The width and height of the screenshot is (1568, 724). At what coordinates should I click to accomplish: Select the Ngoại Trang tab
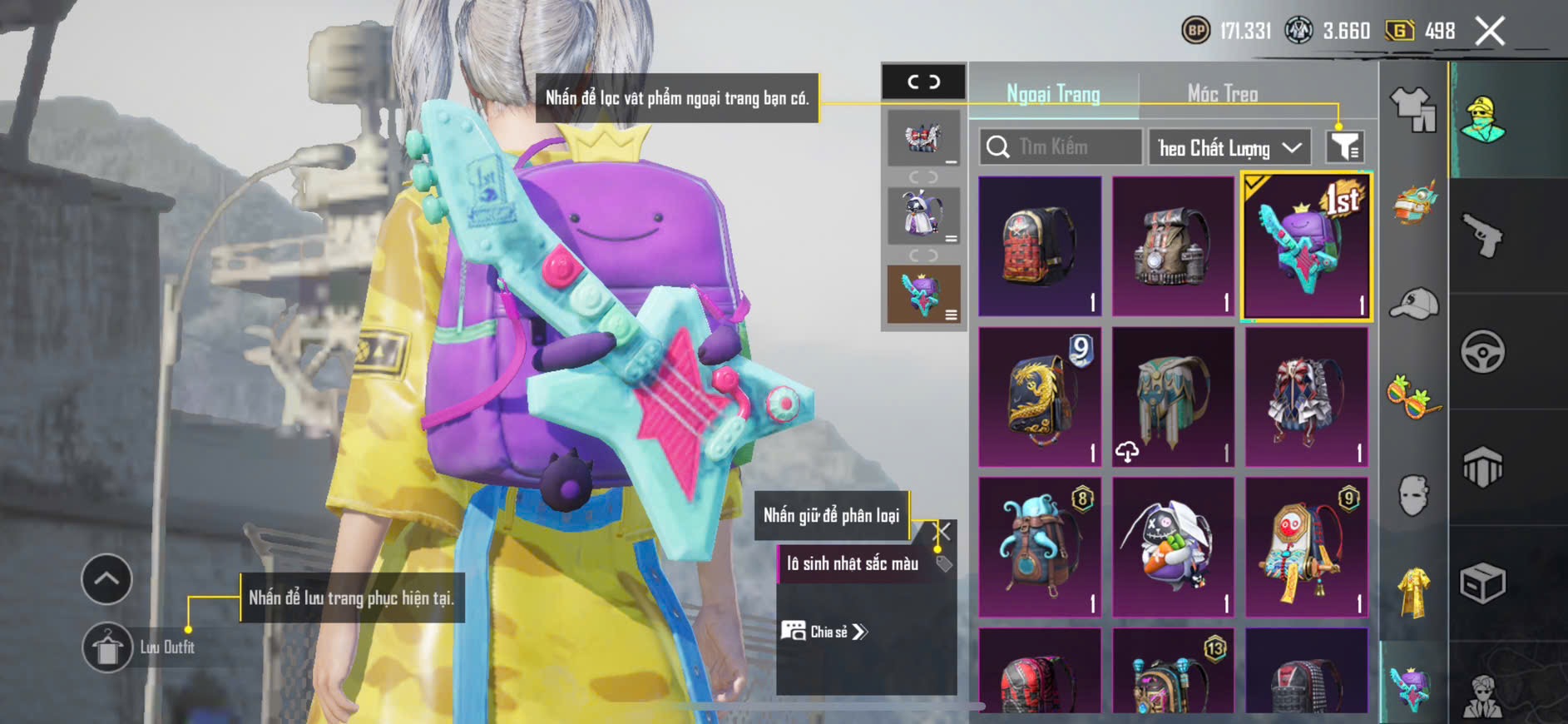coord(1053,94)
